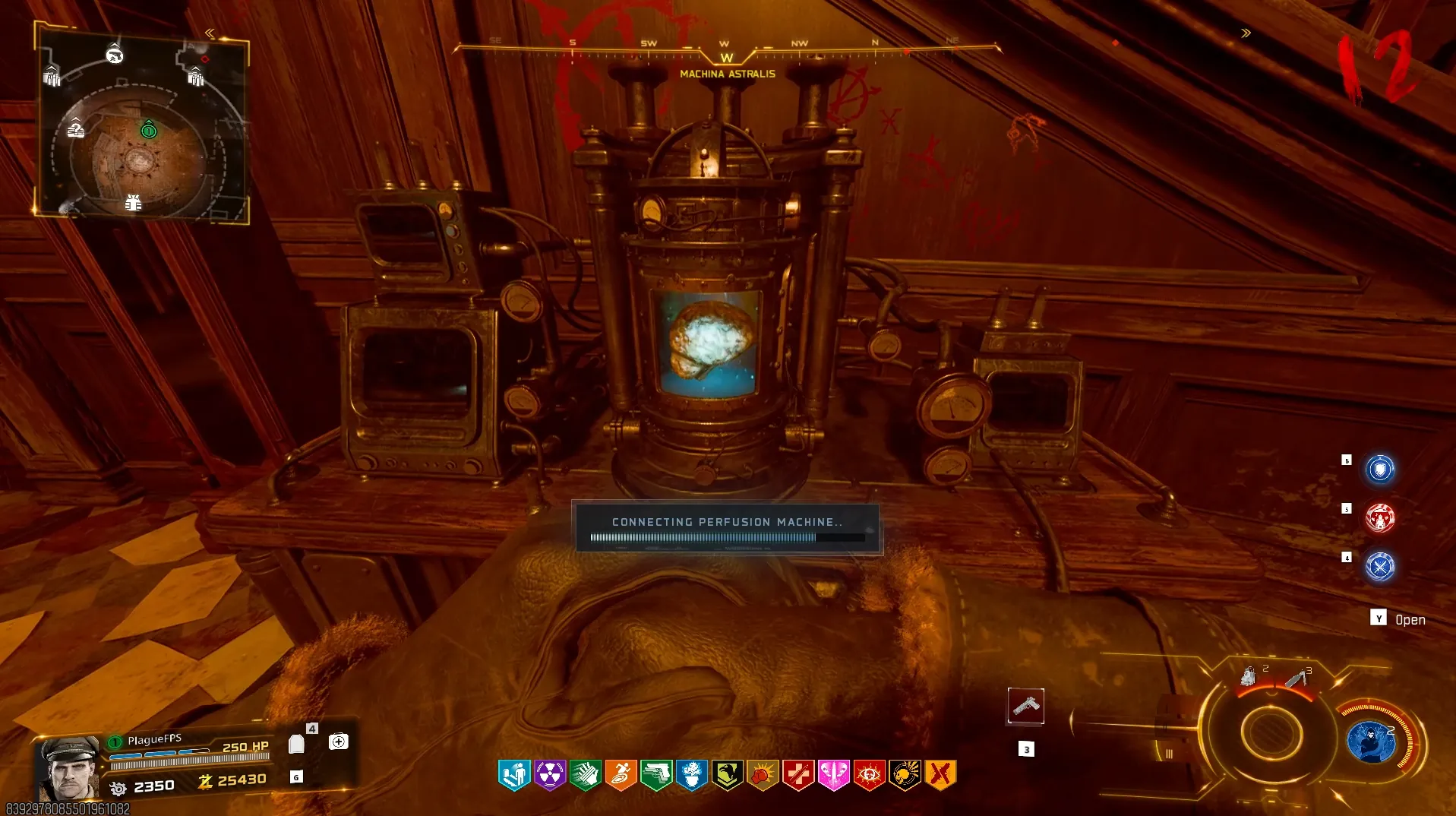Click the boxing glove perk icon
Viewport: 1456px width, 816px height.
click(763, 775)
